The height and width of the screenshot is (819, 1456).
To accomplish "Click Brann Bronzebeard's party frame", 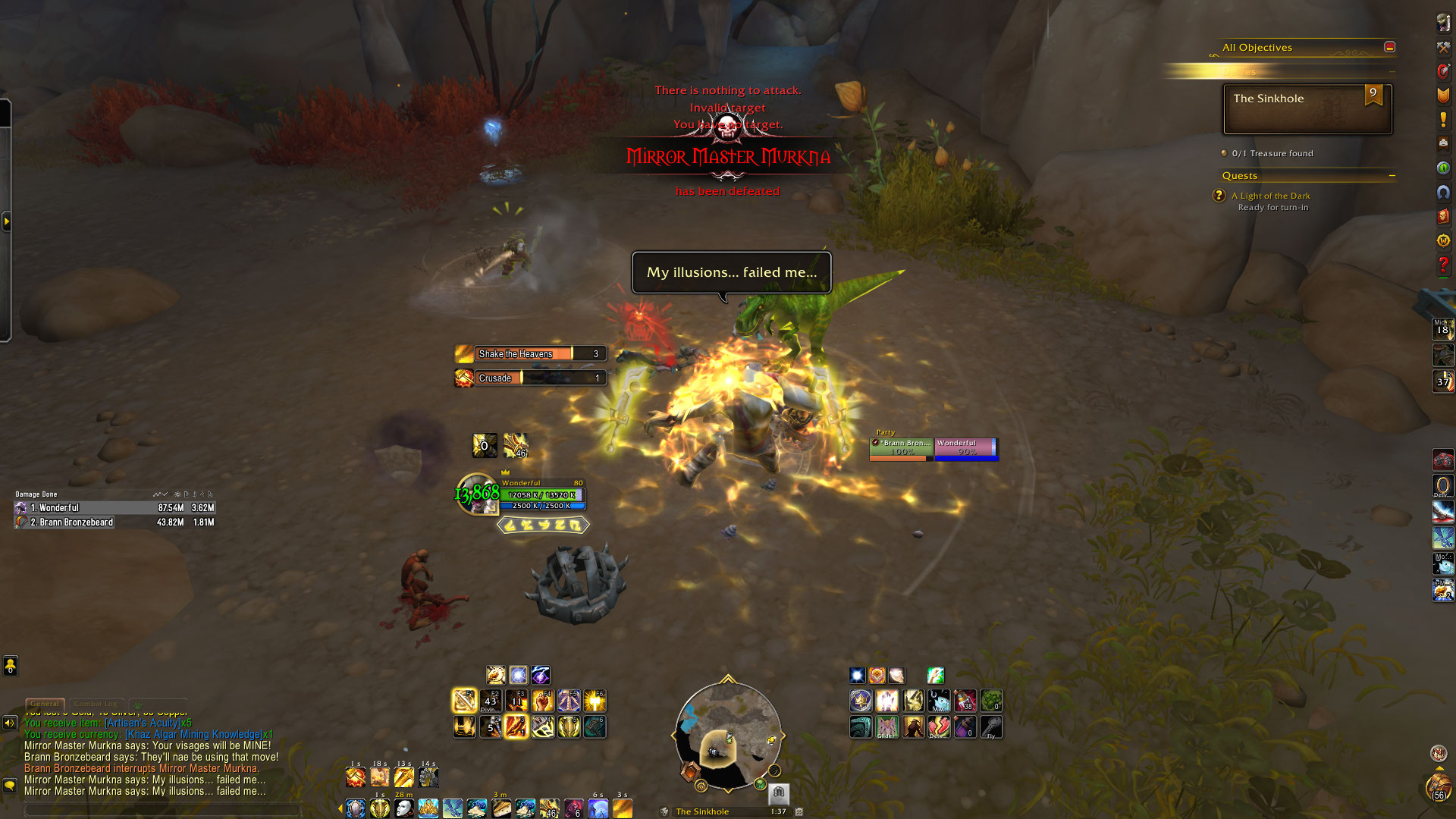I will (902, 448).
